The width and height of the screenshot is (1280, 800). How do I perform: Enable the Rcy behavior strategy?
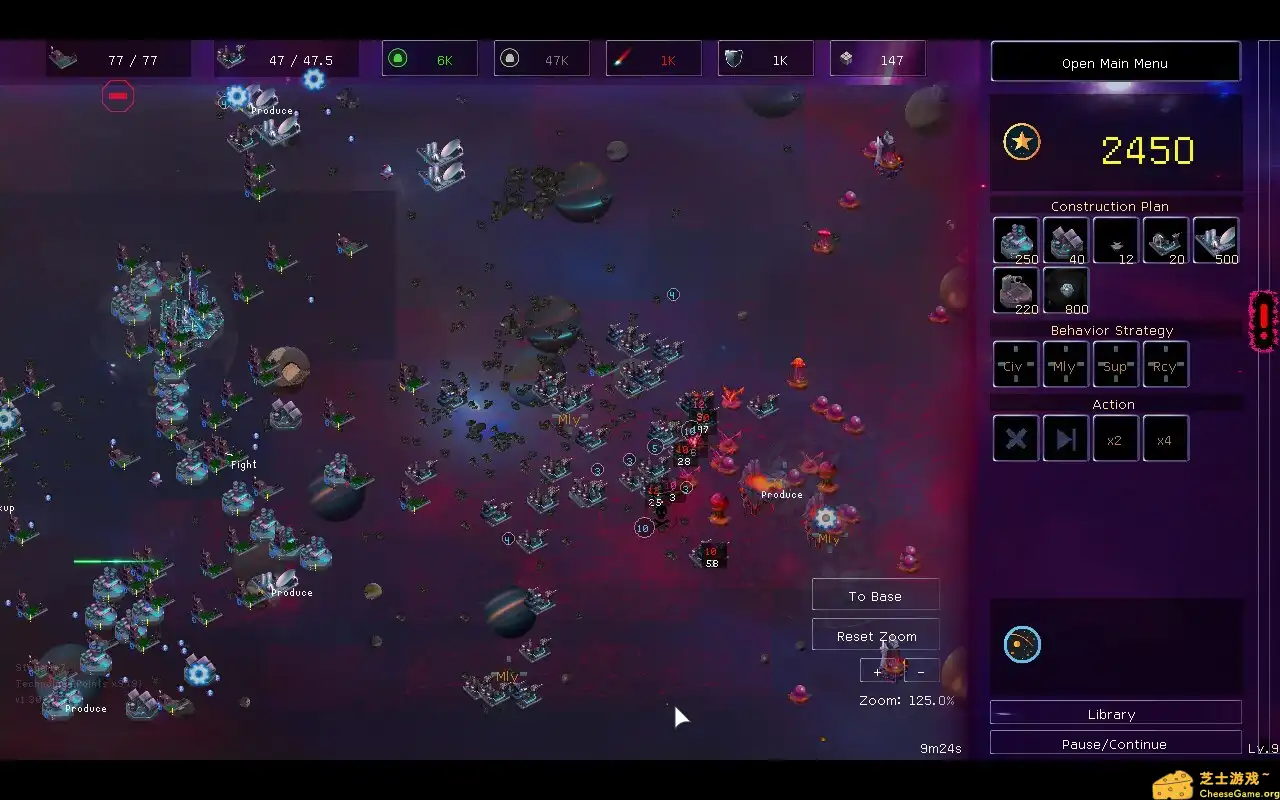click(x=1165, y=364)
